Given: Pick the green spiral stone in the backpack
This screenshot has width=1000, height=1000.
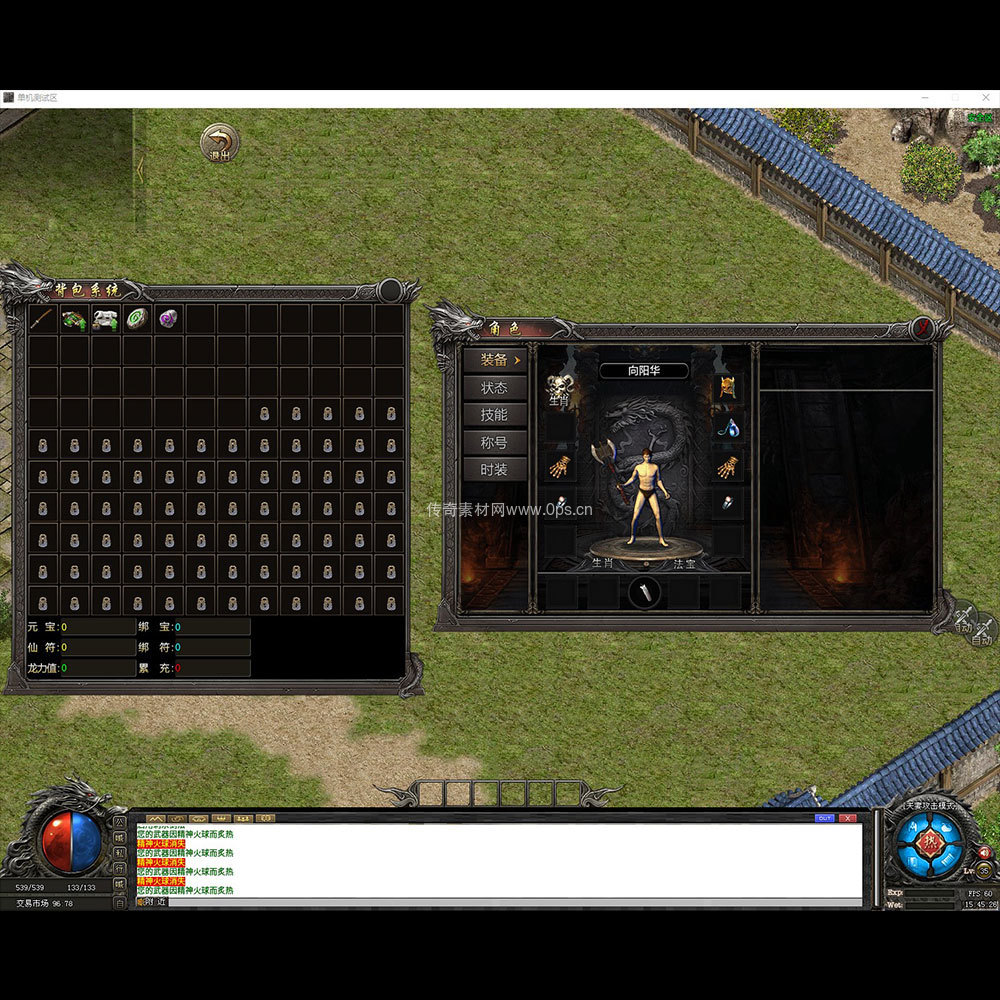Looking at the screenshot, I should click(x=137, y=319).
